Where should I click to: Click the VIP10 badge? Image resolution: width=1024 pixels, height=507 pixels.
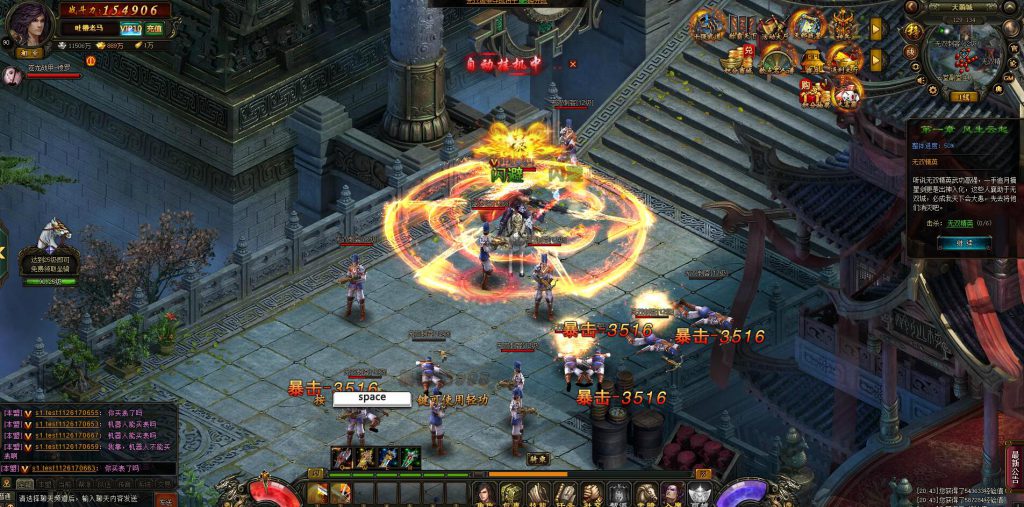tap(130, 28)
